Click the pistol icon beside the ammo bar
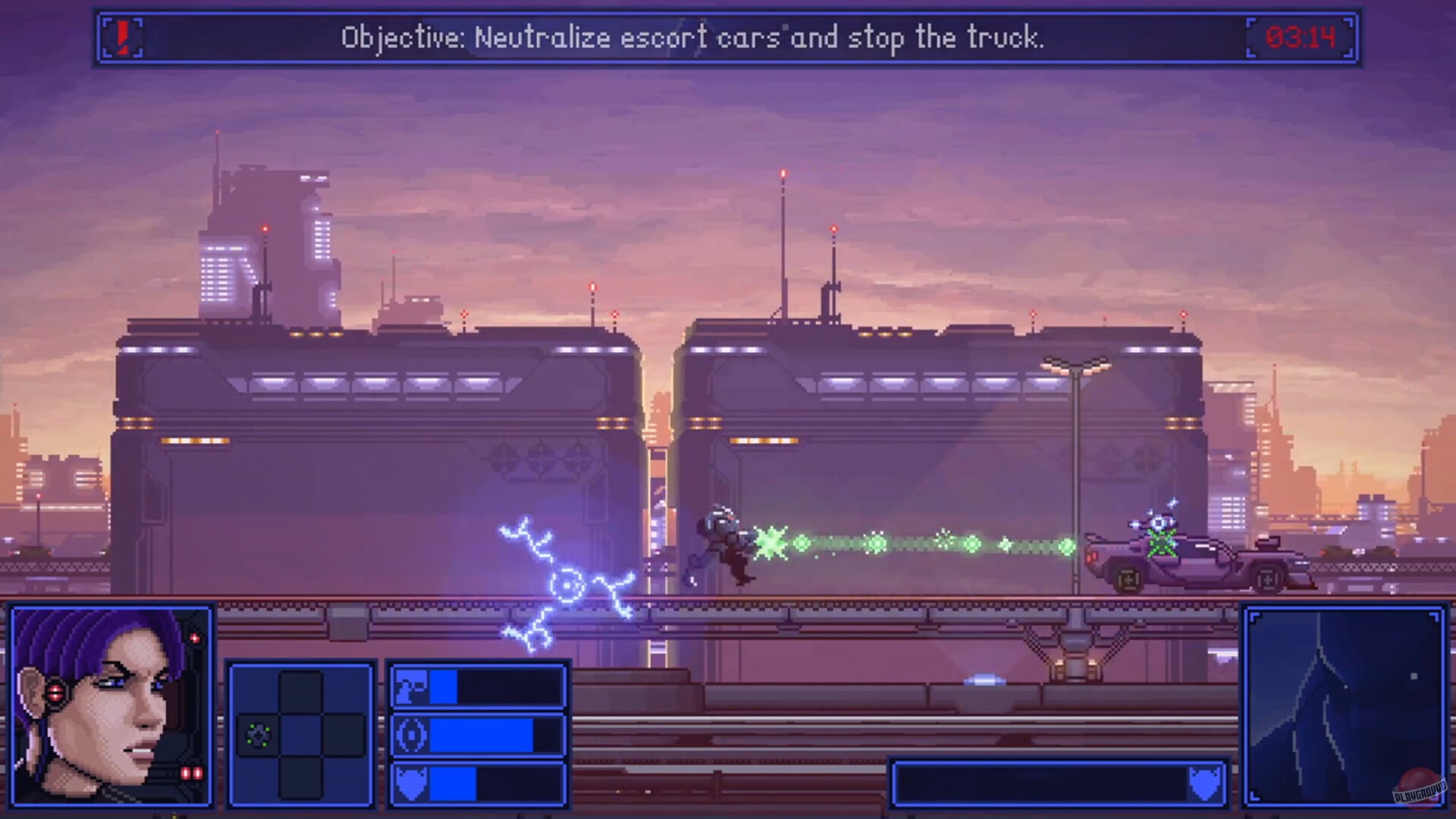 413,686
